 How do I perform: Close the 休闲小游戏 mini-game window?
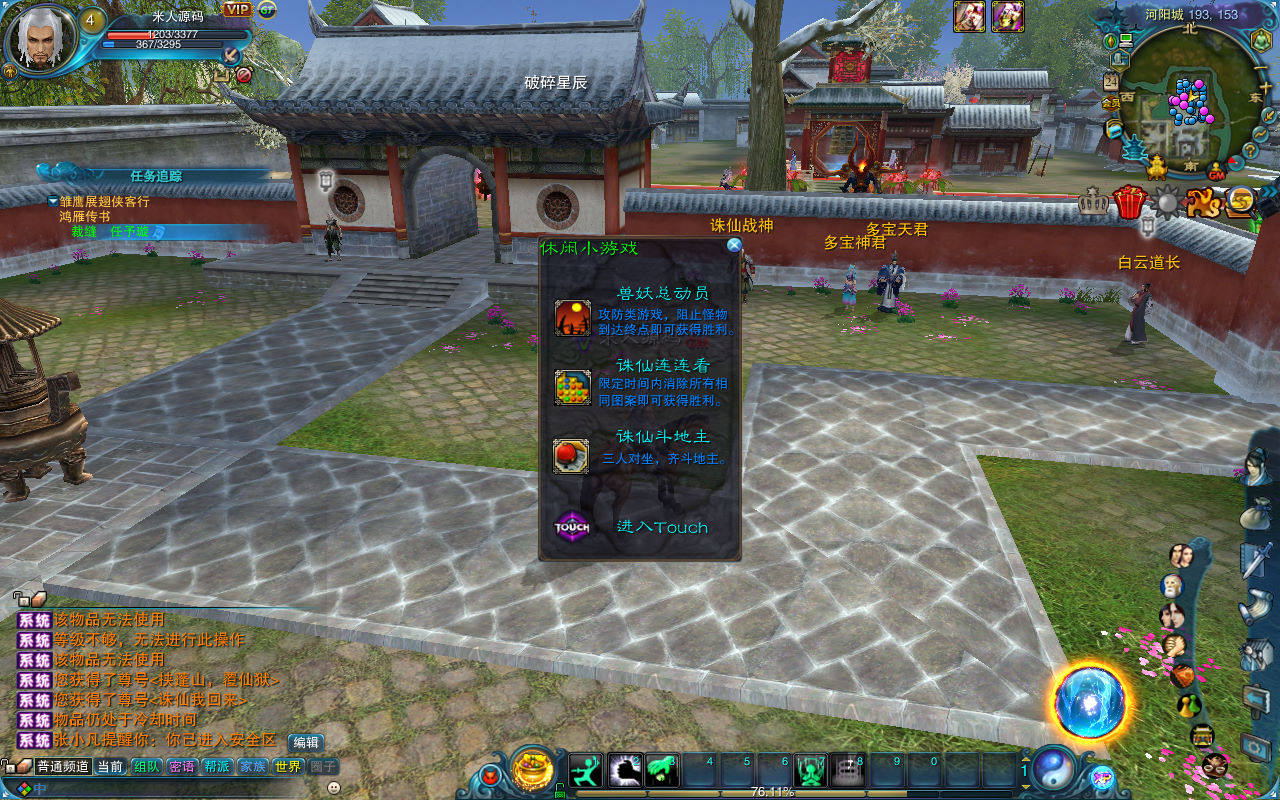click(x=734, y=245)
